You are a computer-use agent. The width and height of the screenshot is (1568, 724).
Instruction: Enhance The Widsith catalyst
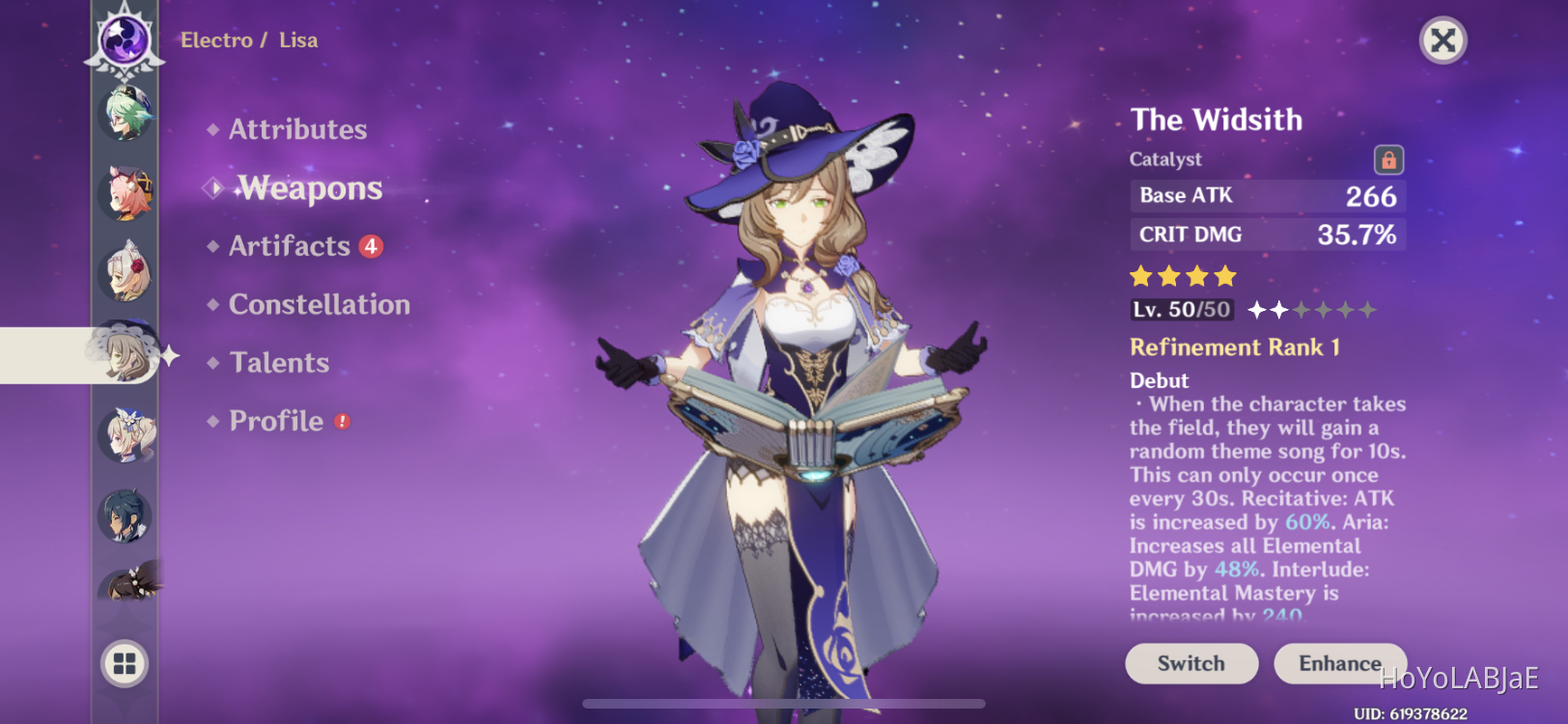[1339, 663]
